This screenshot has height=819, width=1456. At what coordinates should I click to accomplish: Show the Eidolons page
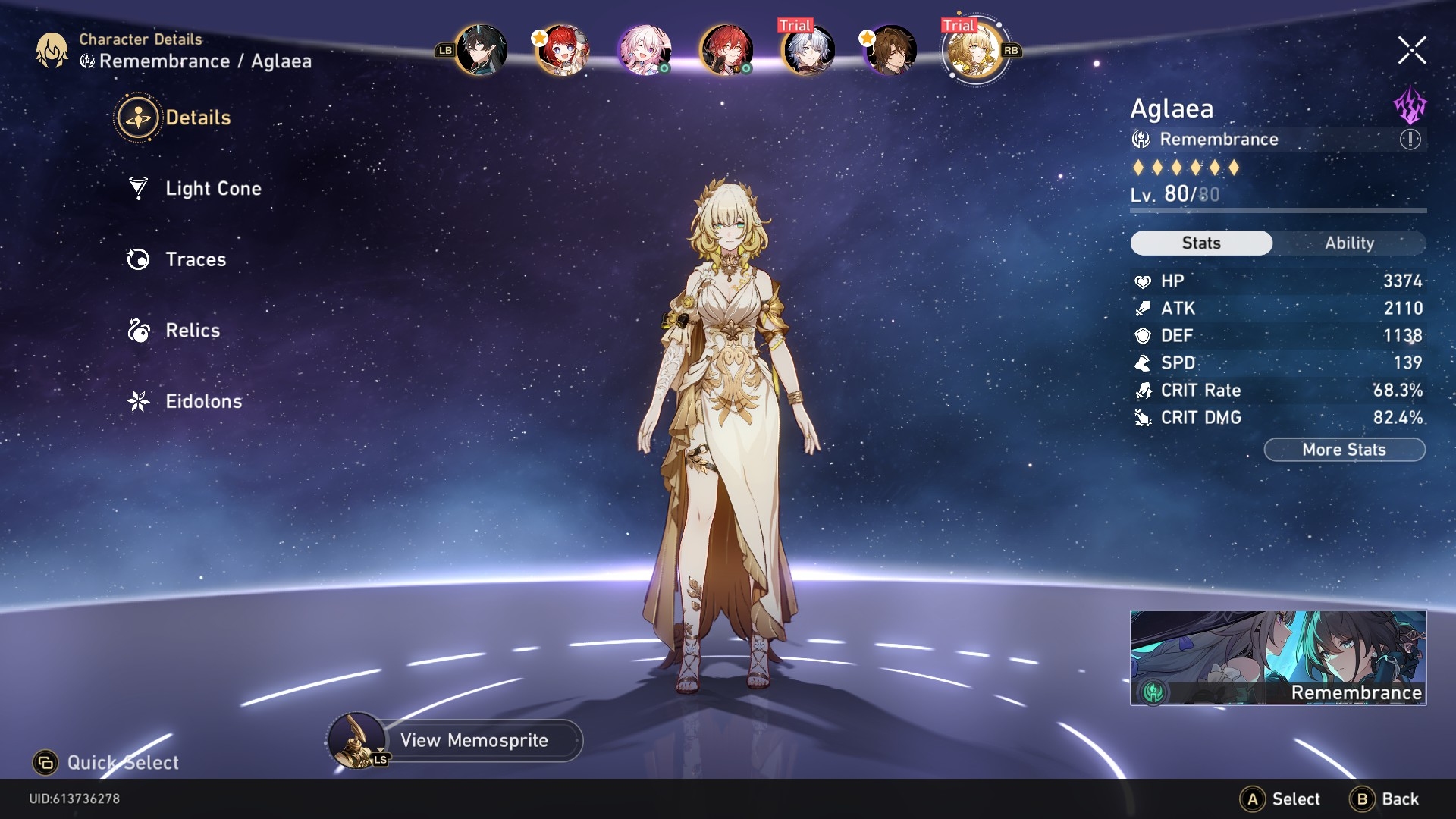[x=203, y=401]
